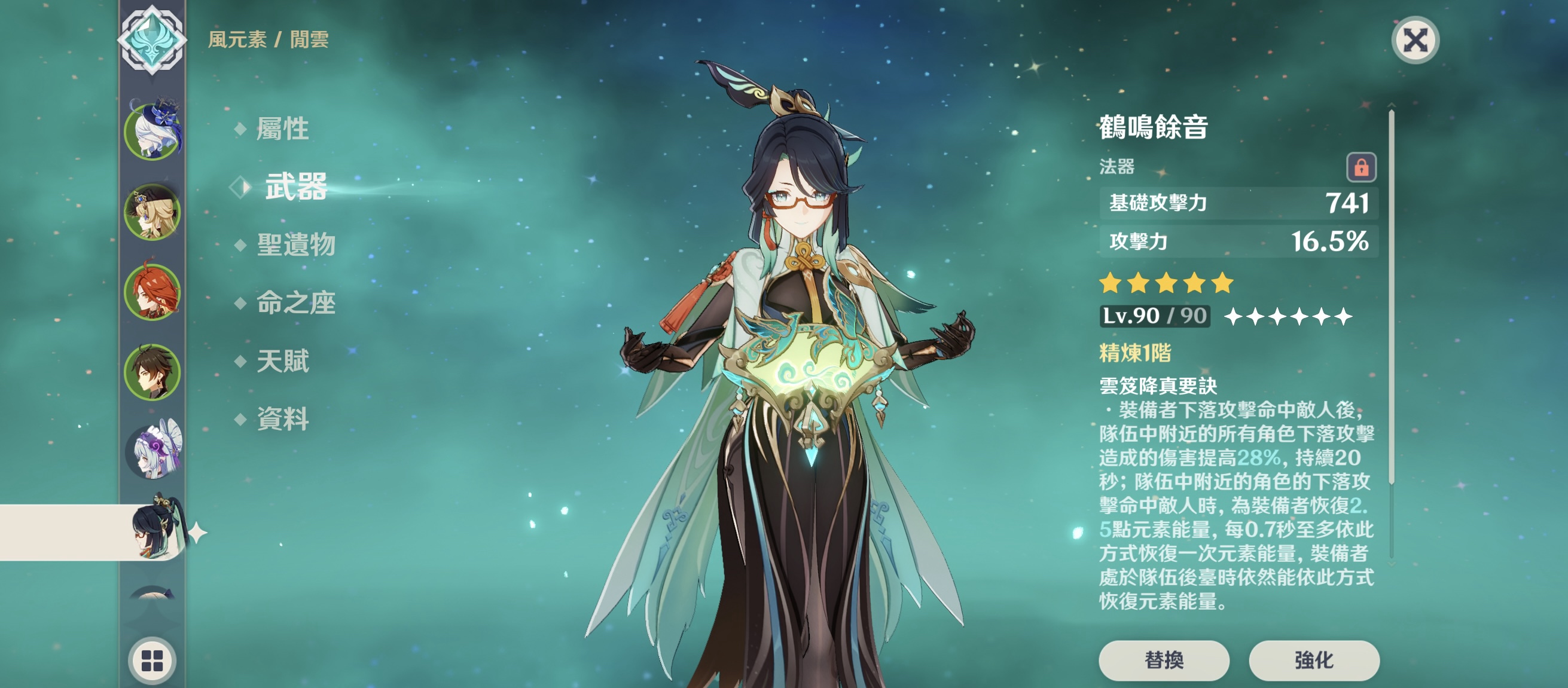Viewport: 1568px width, 688px height.
Task: Click the 替換 switch weapon button
Action: coord(1163,660)
